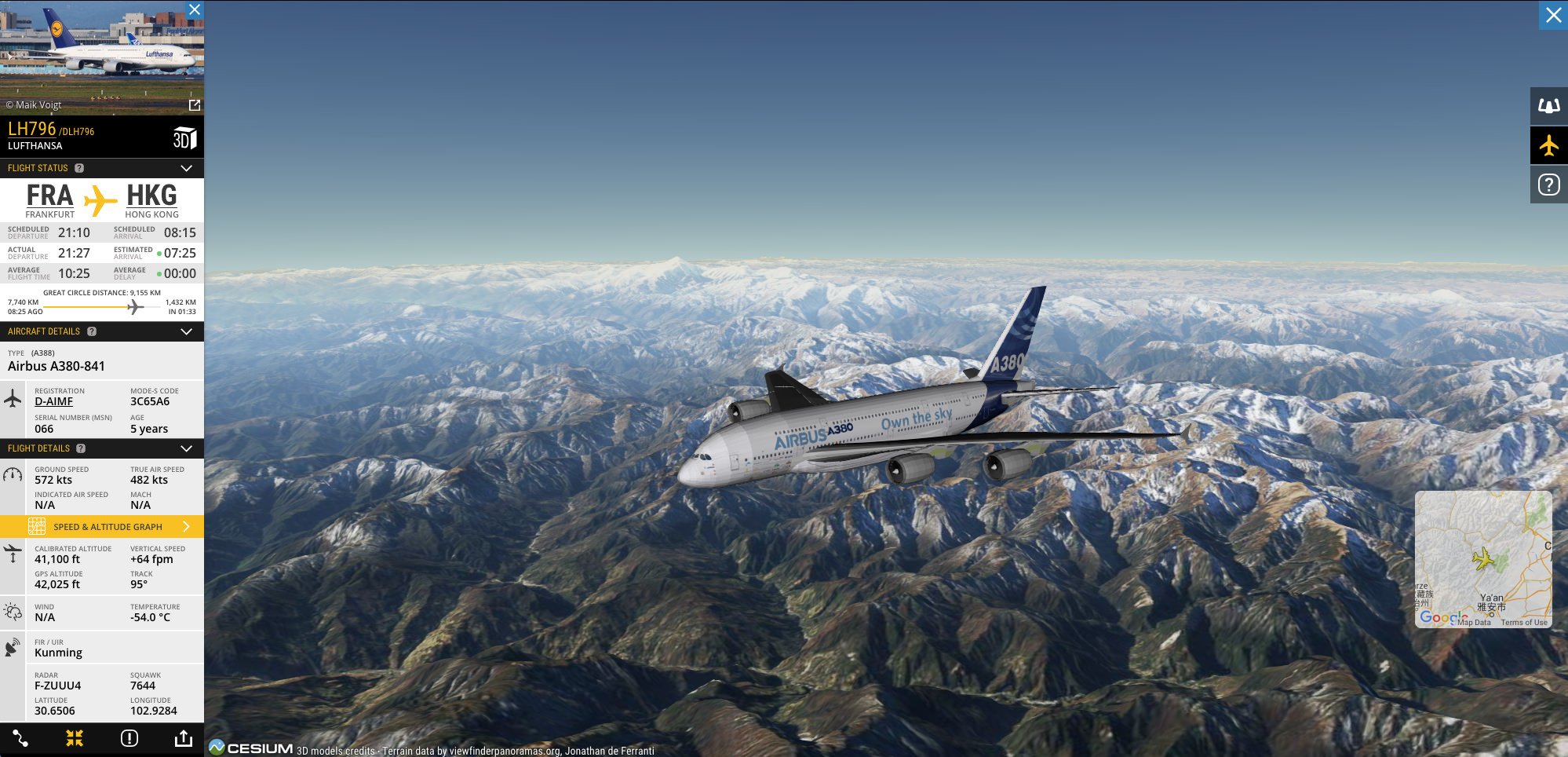Image resolution: width=1568 pixels, height=757 pixels.
Task: Collapse the Flight Status section
Action: [186, 168]
